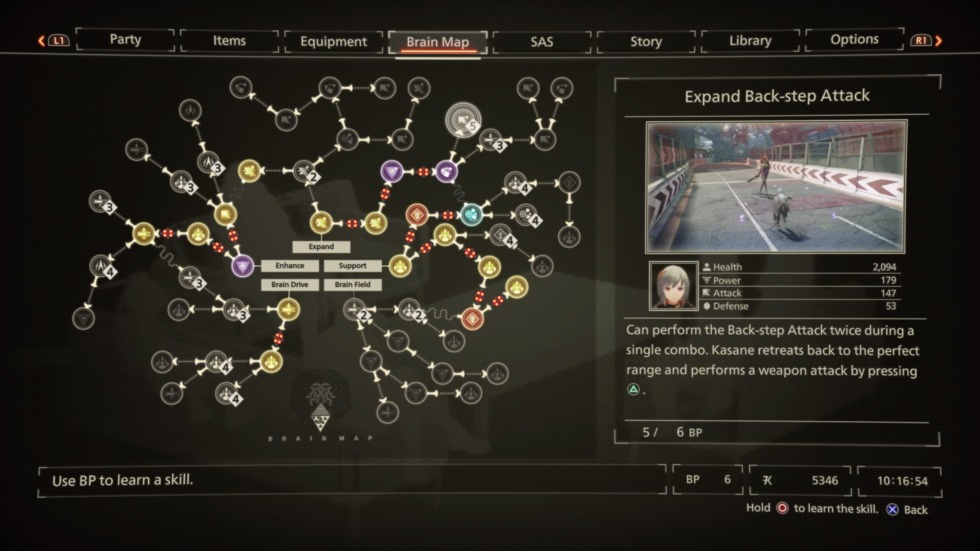Play the Back-step Attack preview video
This screenshot has width=980, height=551.
click(776, 187)
